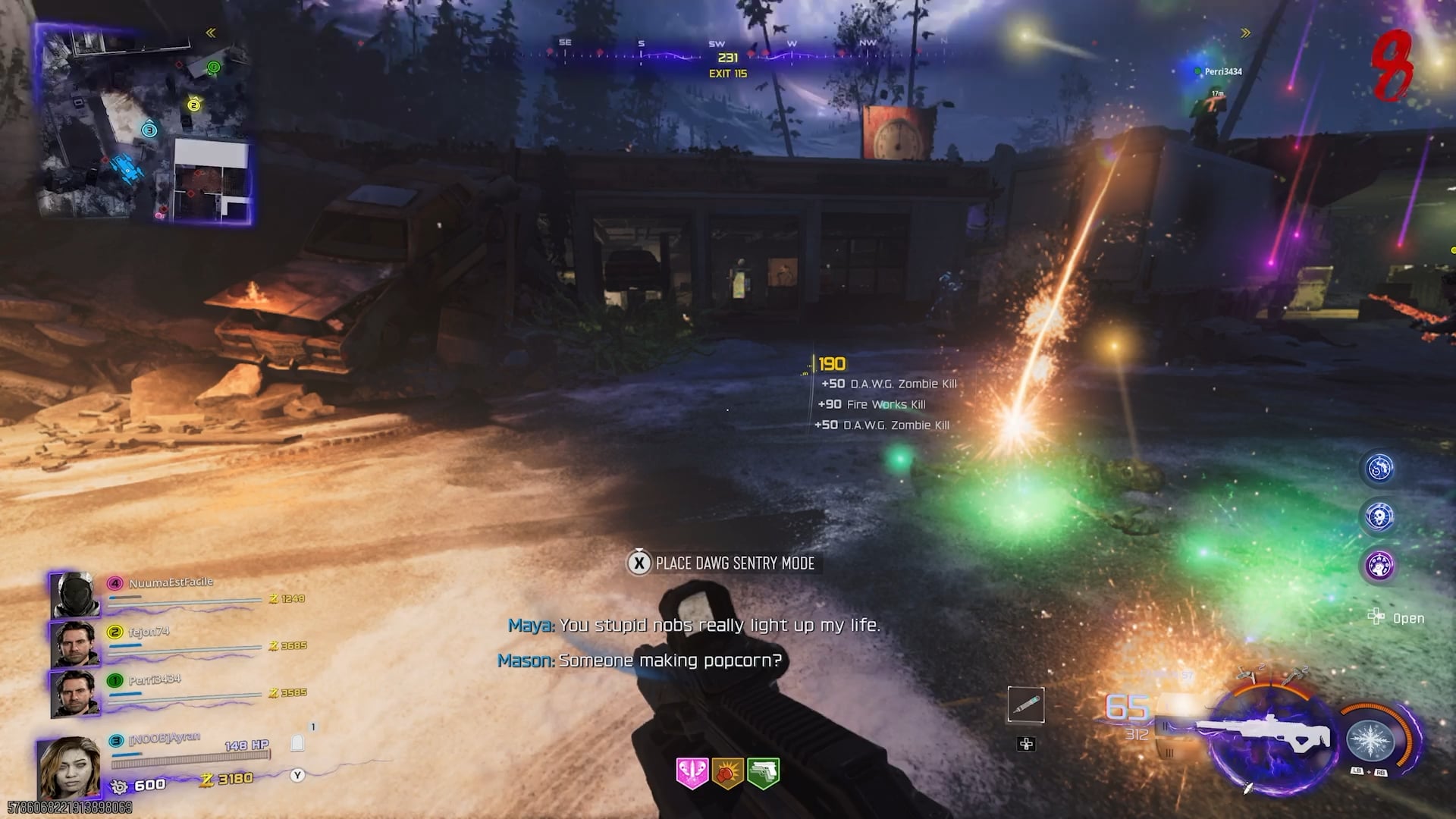The width and height of the screenshot is (1456, 819).
Task: Select fejon74's squad portrait
Action: click(x=74, y=644)
